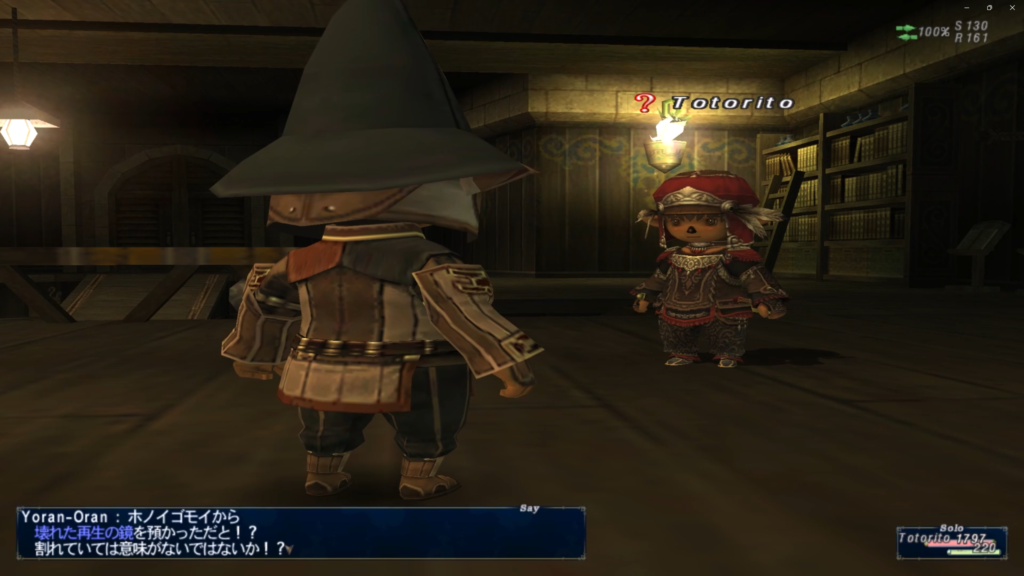Viewport: 1024px width, 576px height.
Task: Maximize the game window
Action: click(988, 8)
